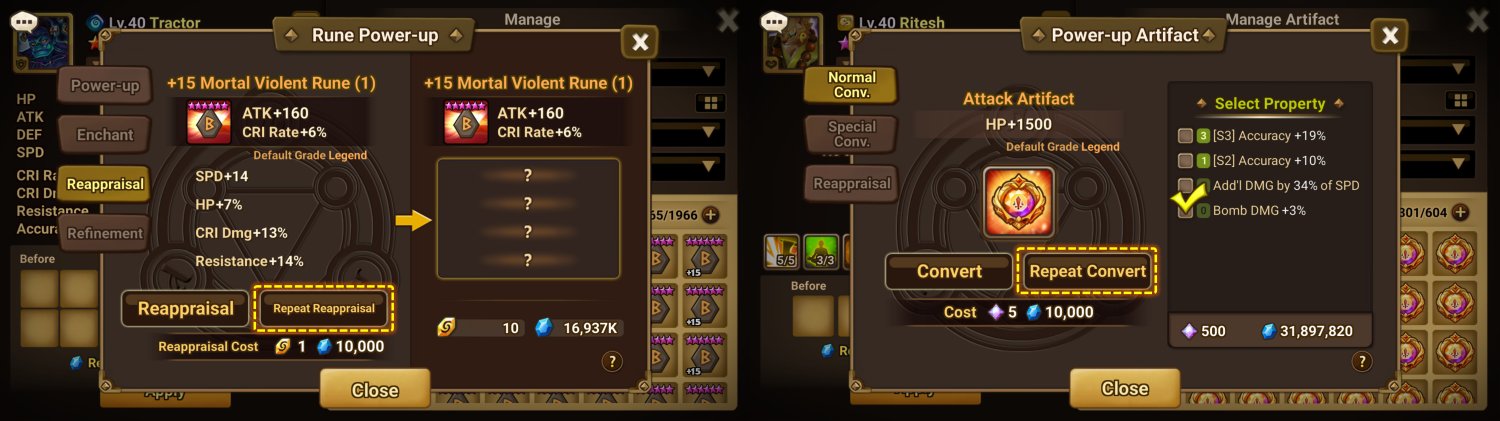This screenshot has width=1500, height=421.
Task: Open help on the rune panel
Action: [x=612, y=362]
